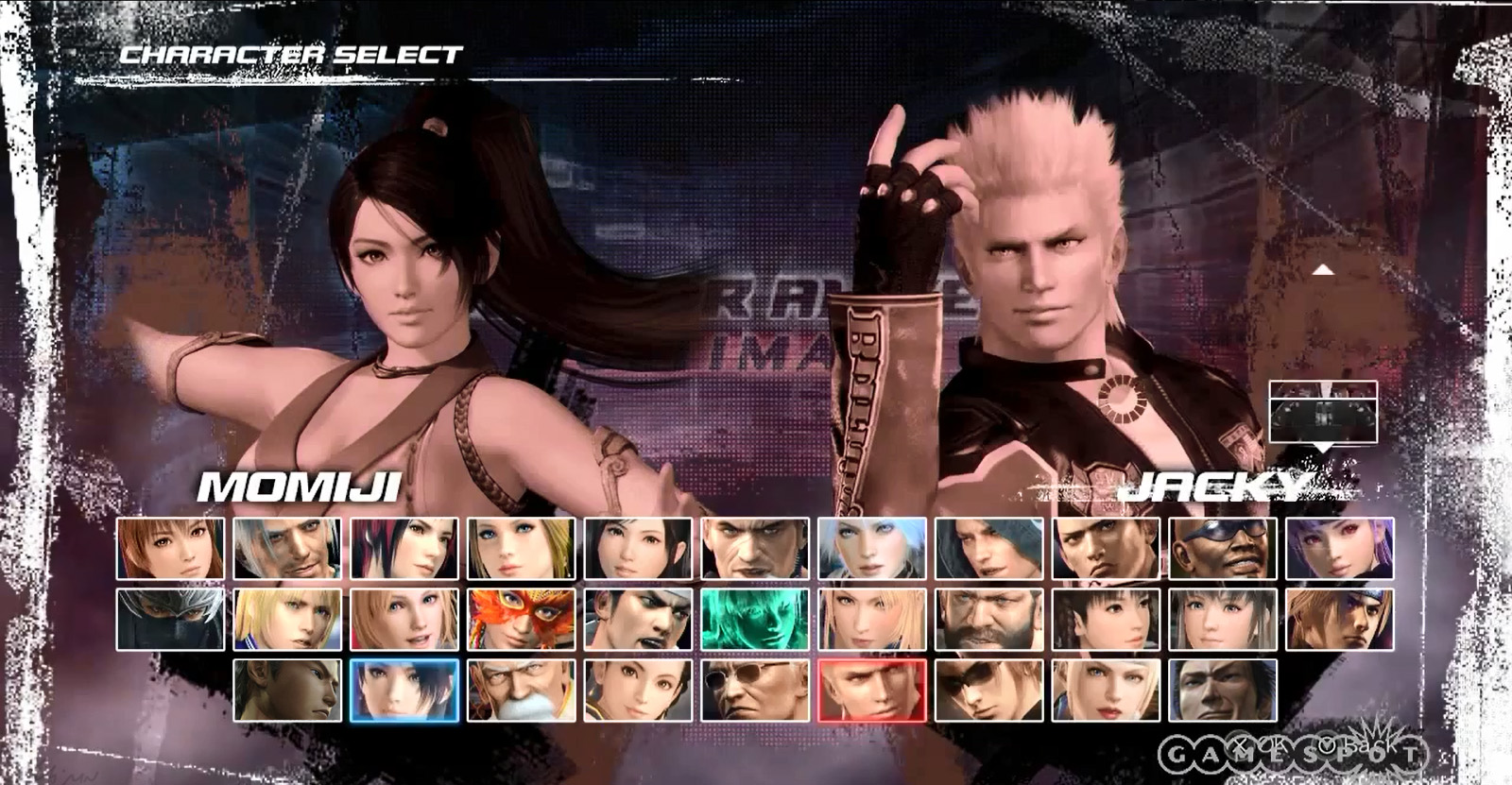Select the red-highlighted Jacky portrait
Viewport: 1512px width, 785px height.
872,691
